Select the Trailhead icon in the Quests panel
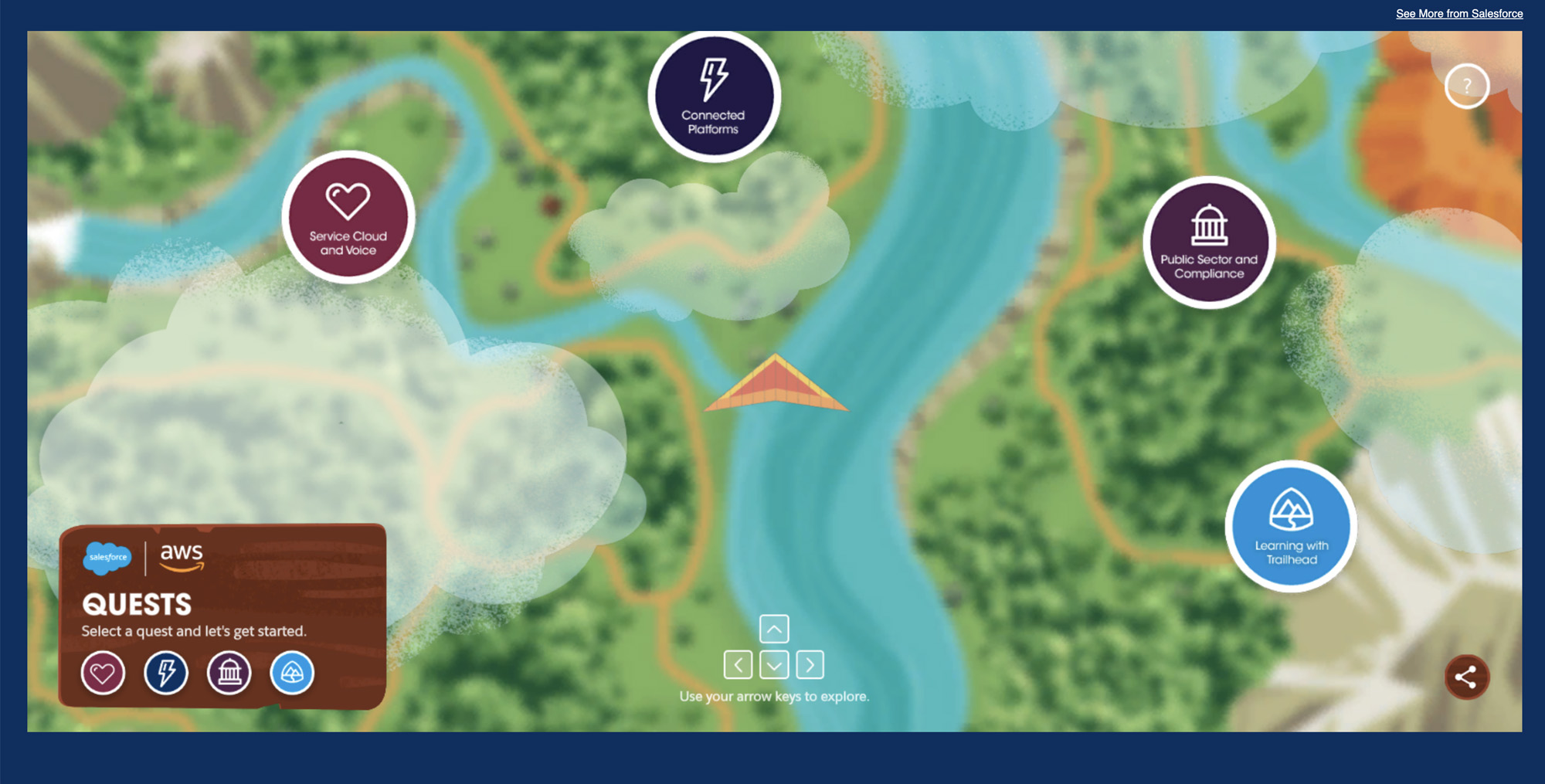This screenshot has width=1545, height=784. [x=292, y=673]
